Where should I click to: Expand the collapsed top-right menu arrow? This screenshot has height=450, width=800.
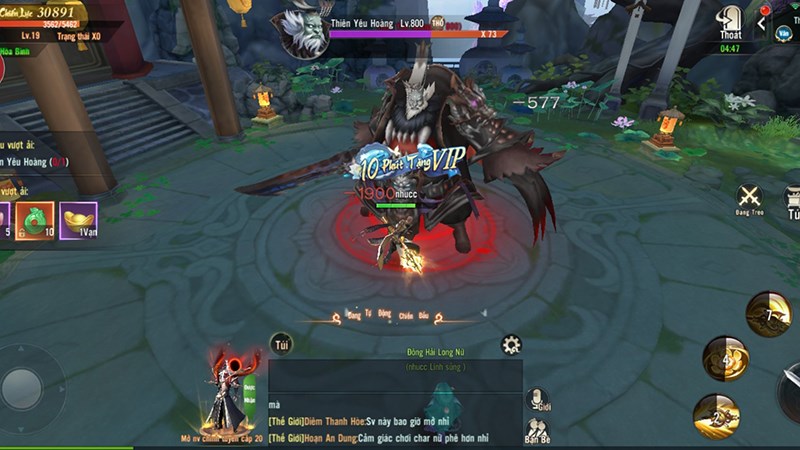762,22
